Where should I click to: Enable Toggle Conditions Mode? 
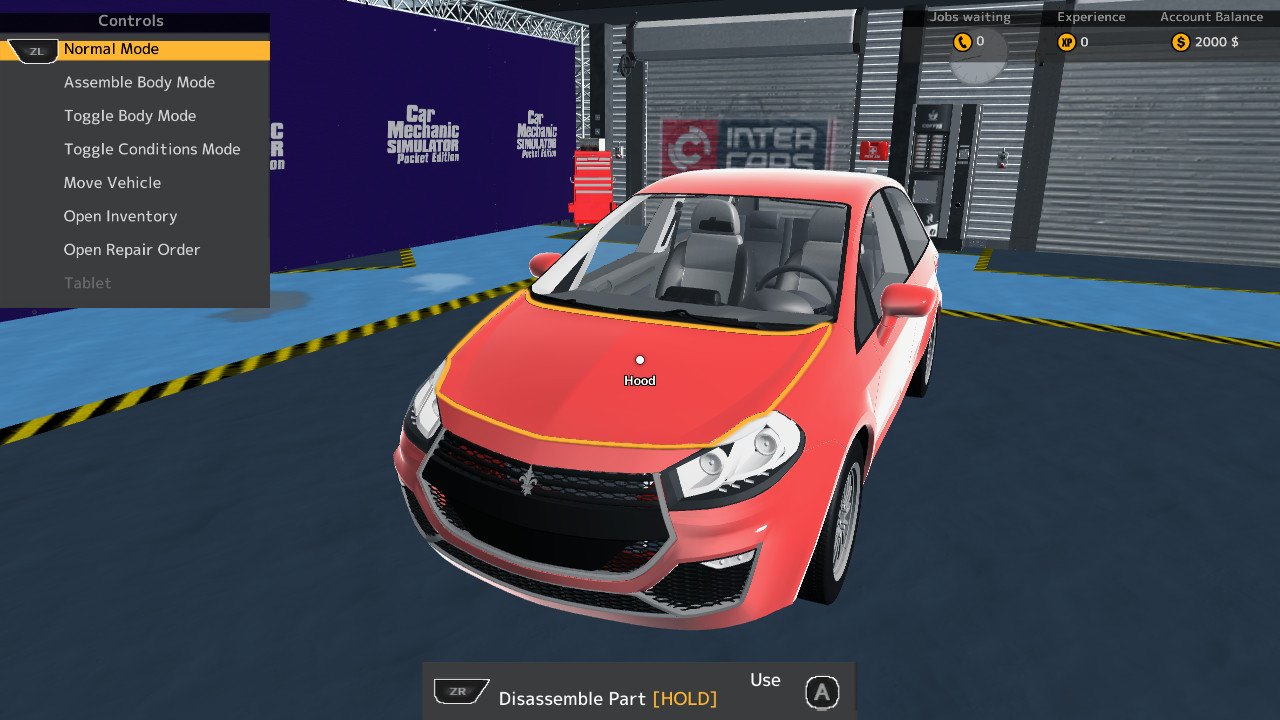coord(152,148)
